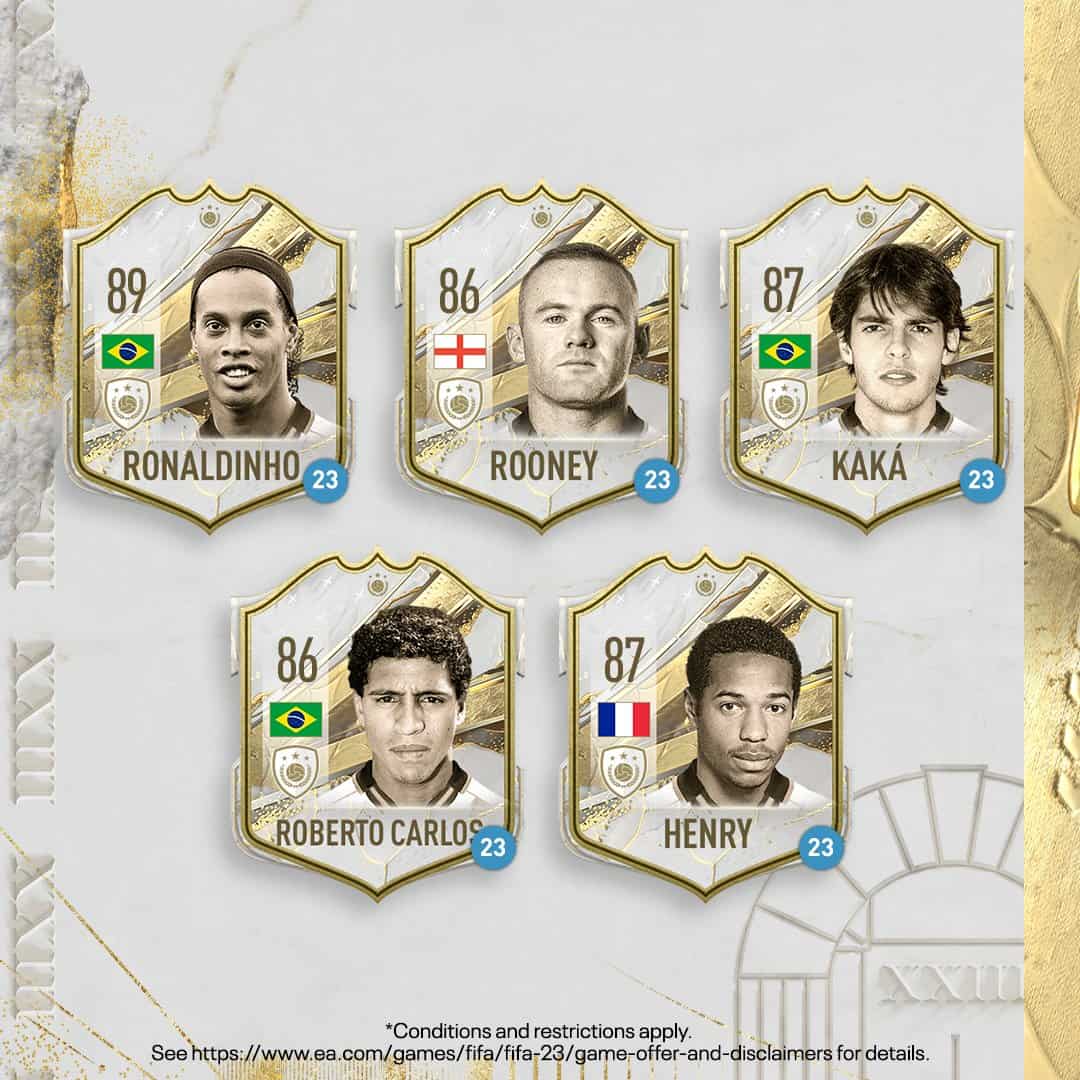Choose the Rooney 86 Icon card
The image size is (1080, 1080).
543,355
